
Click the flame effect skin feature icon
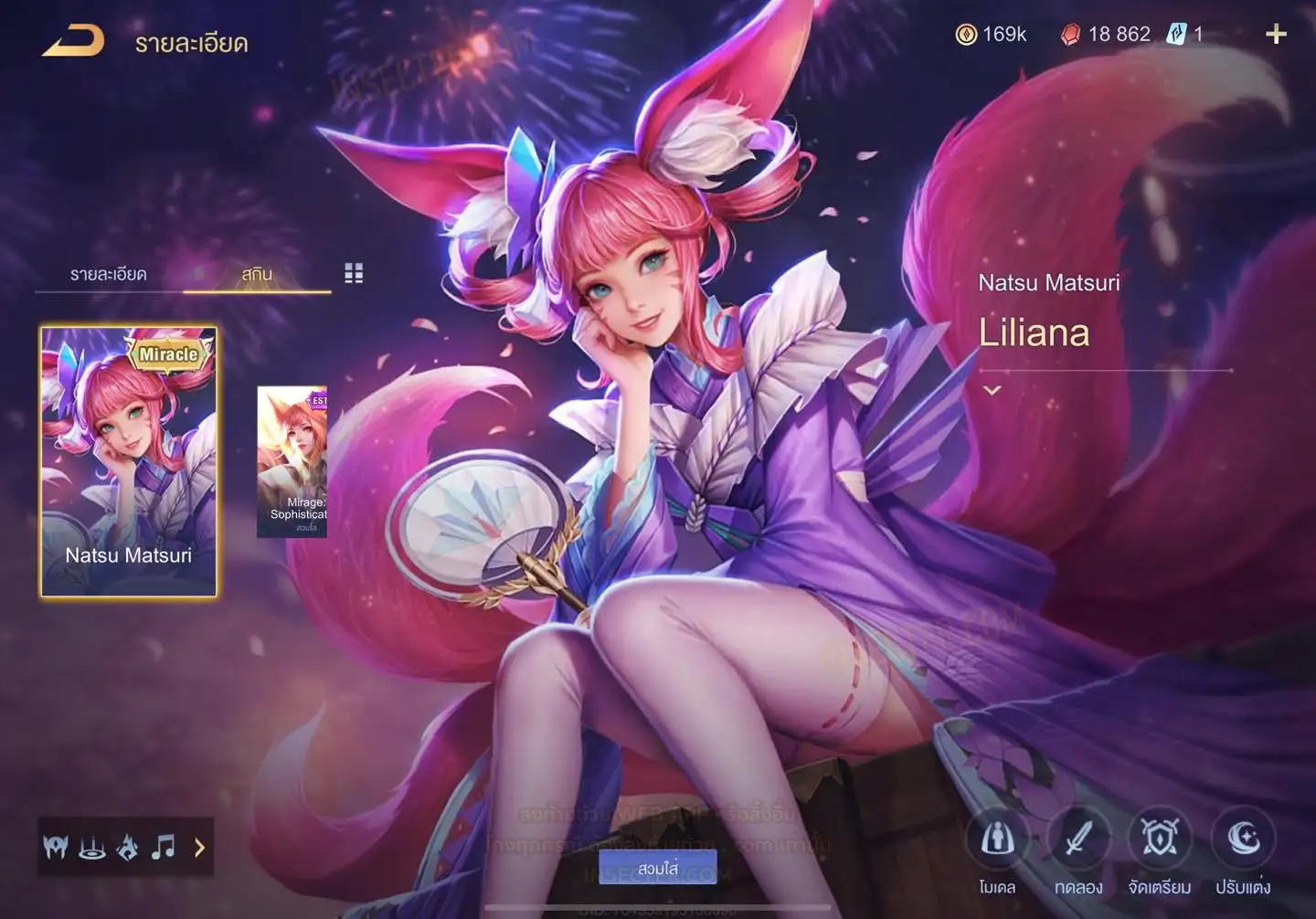click(x=128, y=848)
